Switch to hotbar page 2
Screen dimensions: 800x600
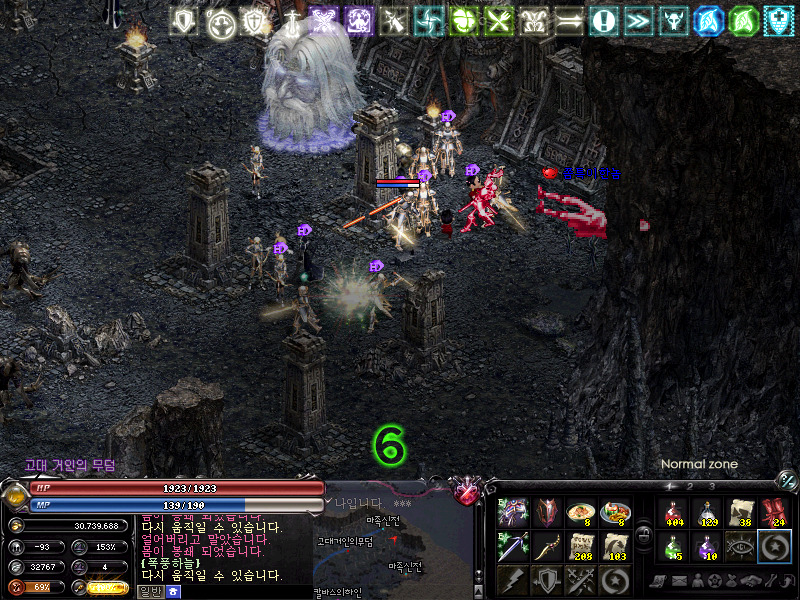692,486
